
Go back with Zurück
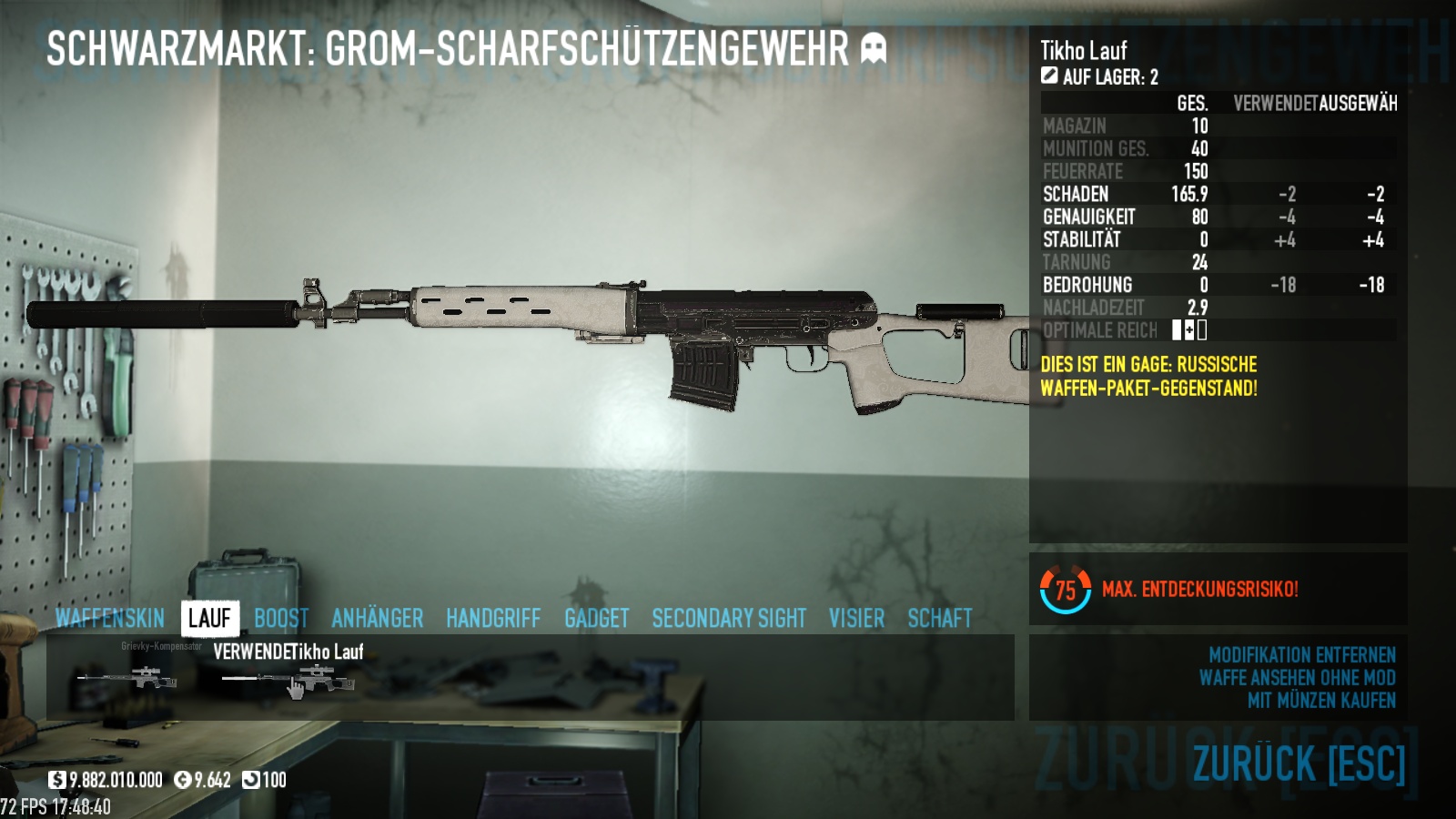click(x=1299, y=763)
